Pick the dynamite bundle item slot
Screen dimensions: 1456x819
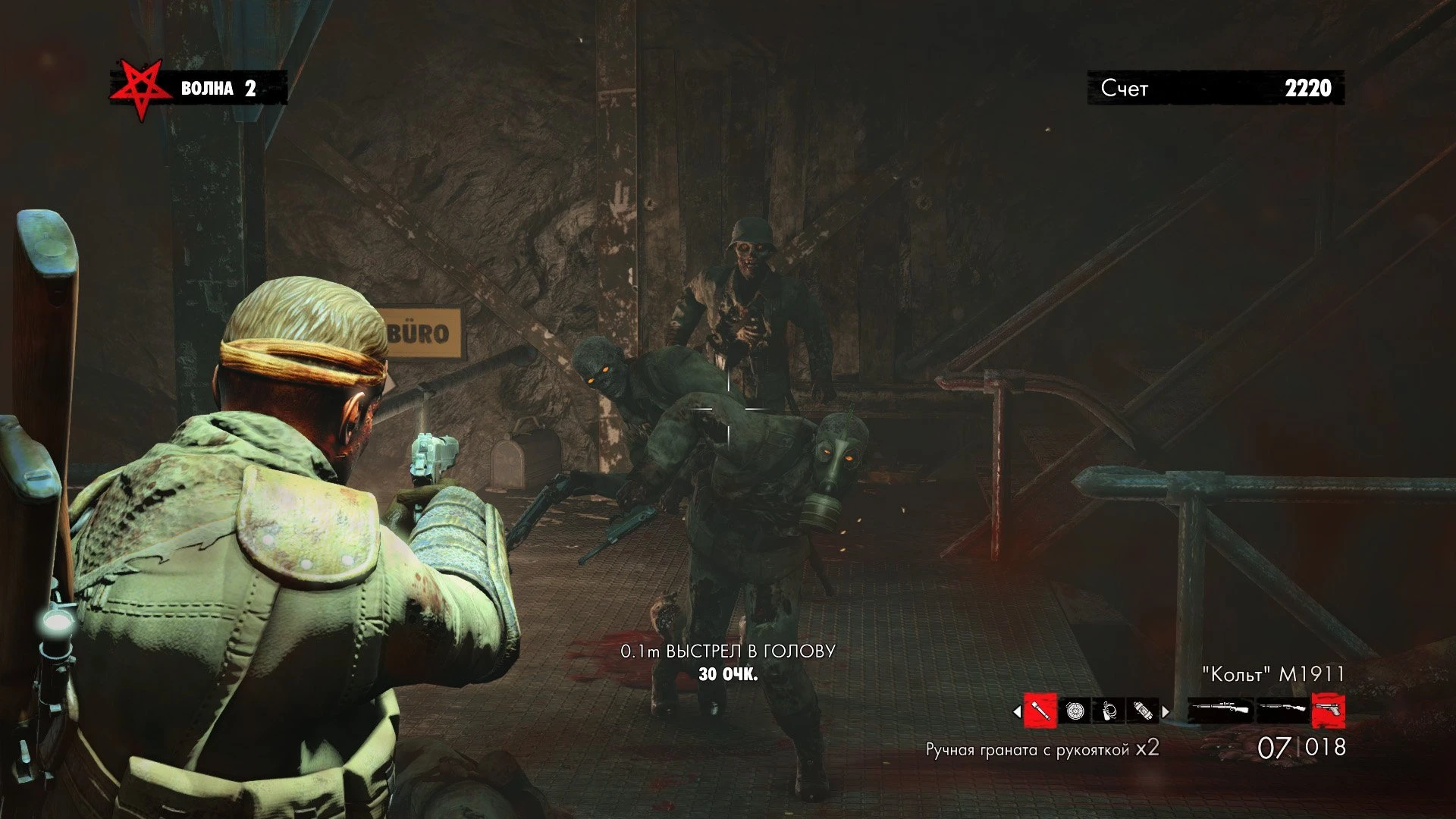click(x=1142, y=711)
